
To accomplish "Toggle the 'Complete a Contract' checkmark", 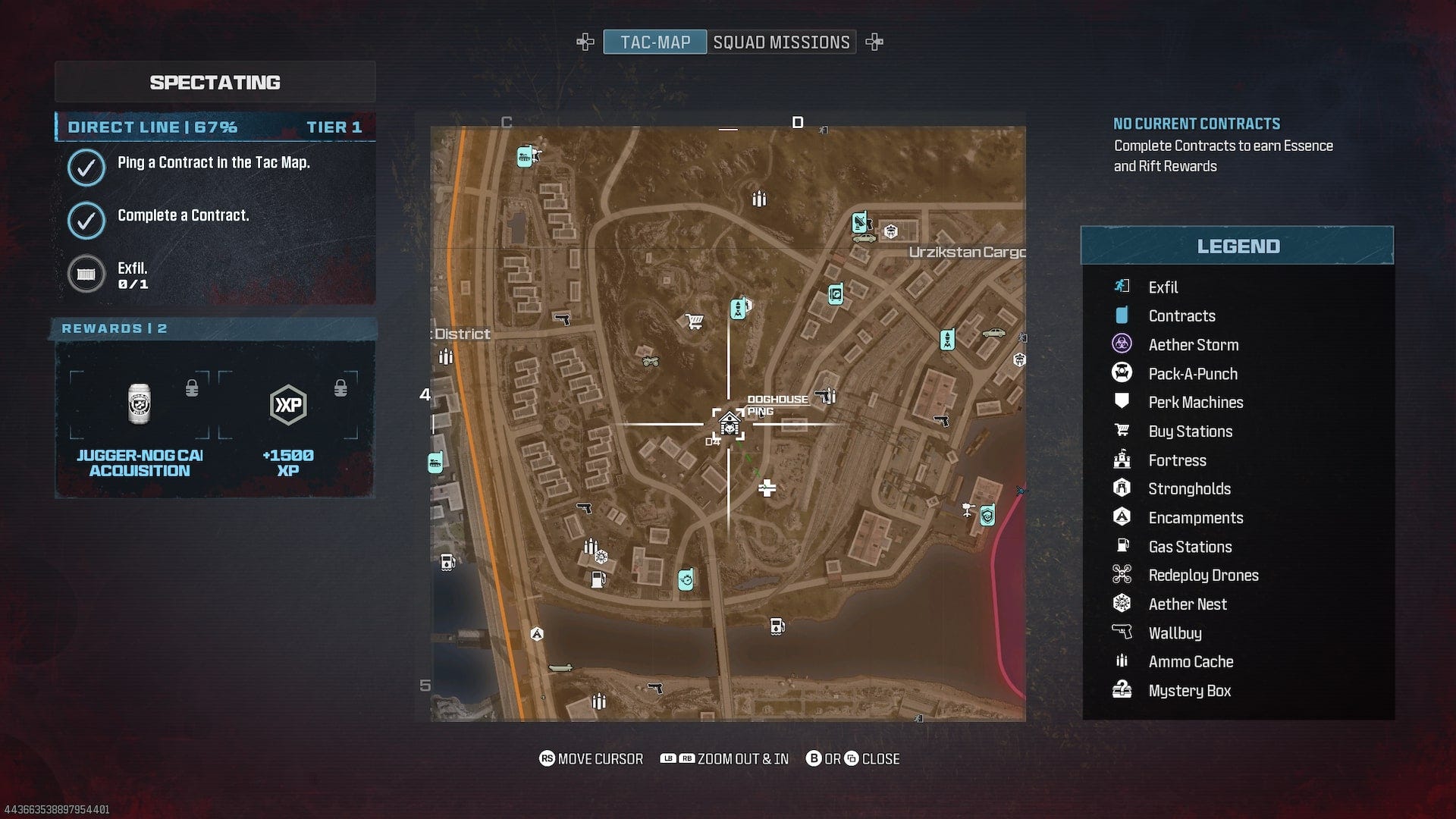I will 86,221.
